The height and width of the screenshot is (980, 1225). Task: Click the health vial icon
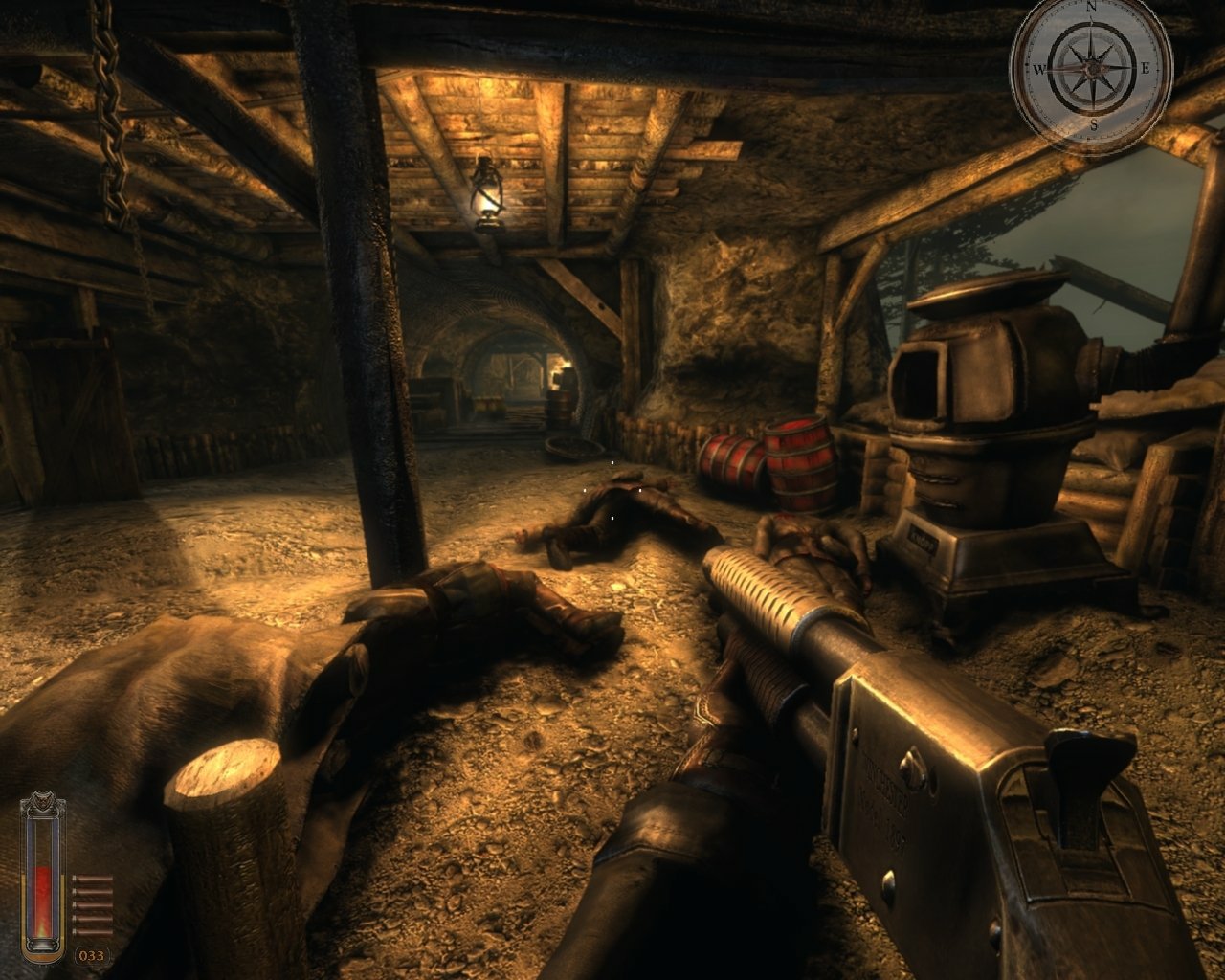pos(44,880)
